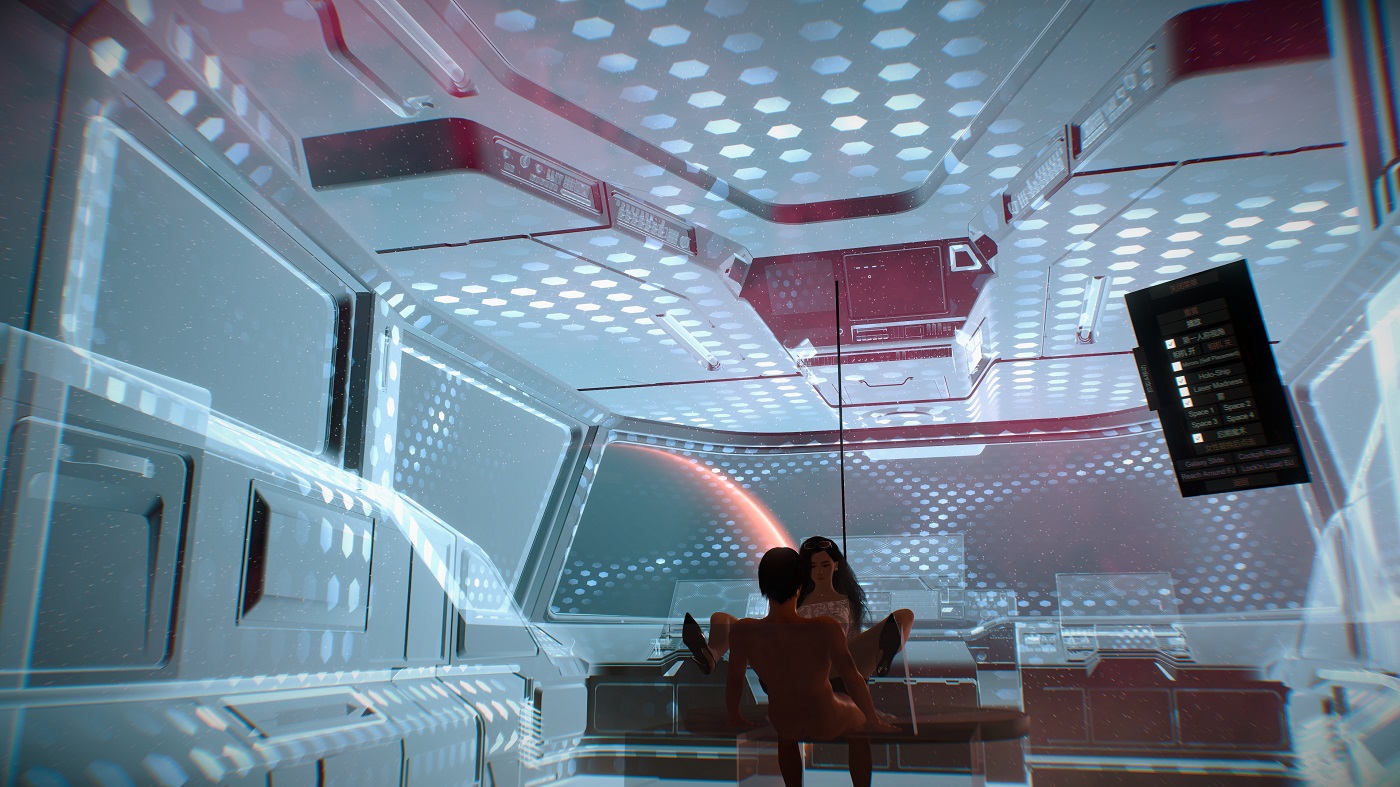Select the Space 3 background
Image resolution: width=1400 pixels, height=787 pixels.
point(1204,424)
